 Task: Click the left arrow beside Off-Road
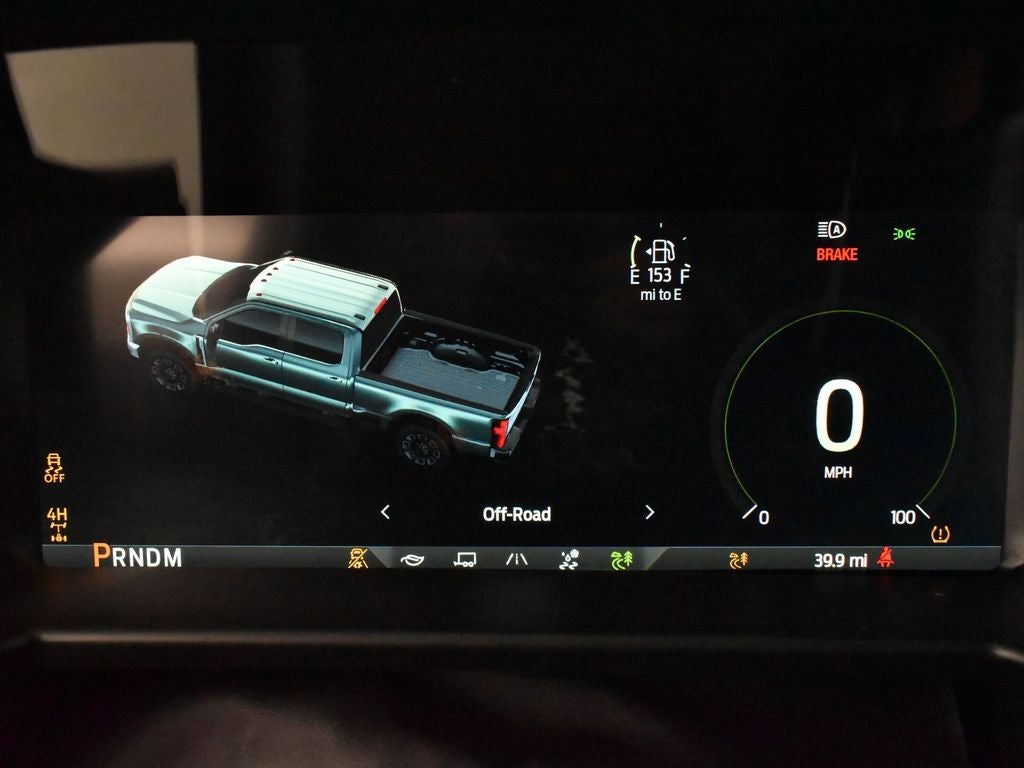click(x=385, y=513)
